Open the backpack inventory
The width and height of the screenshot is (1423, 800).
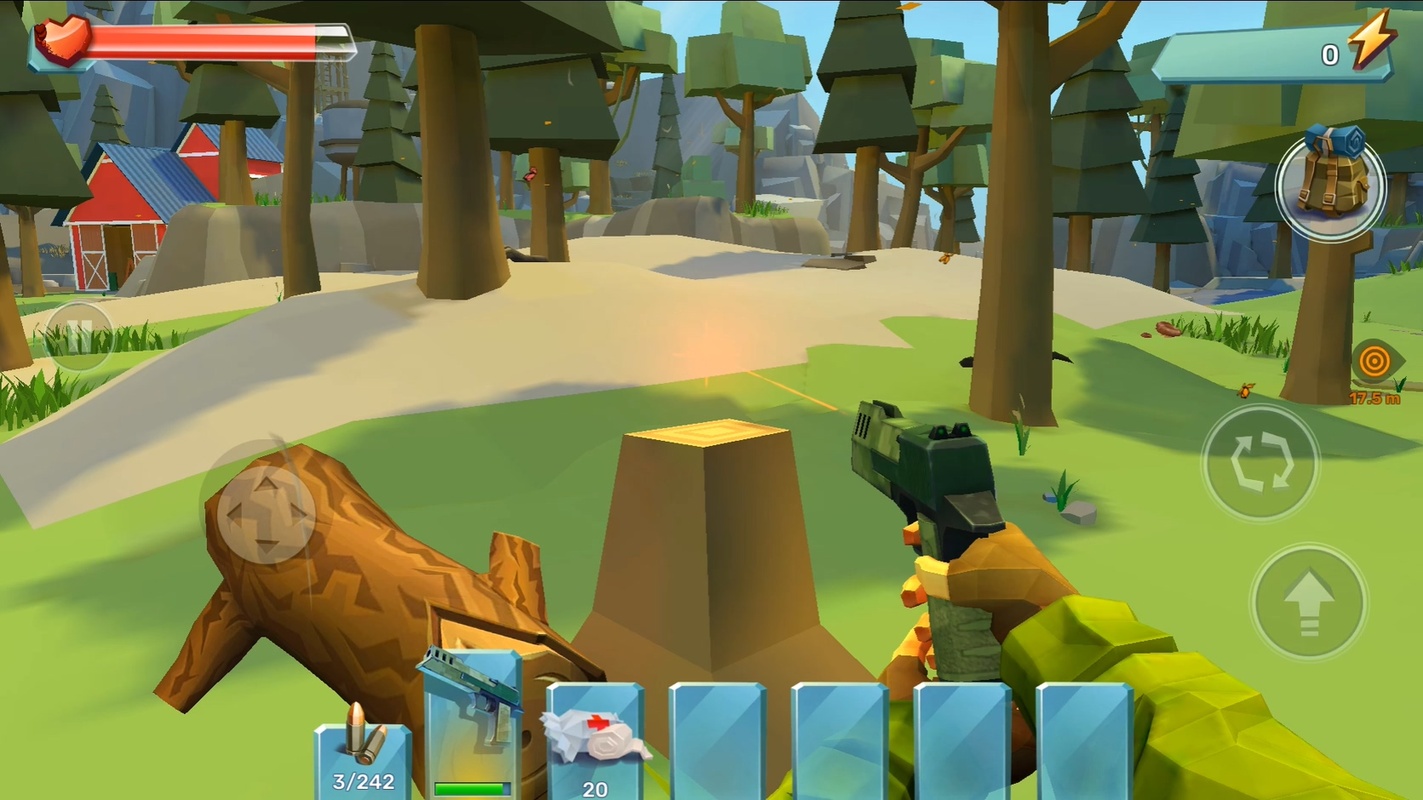click(x=1330, y=187)
